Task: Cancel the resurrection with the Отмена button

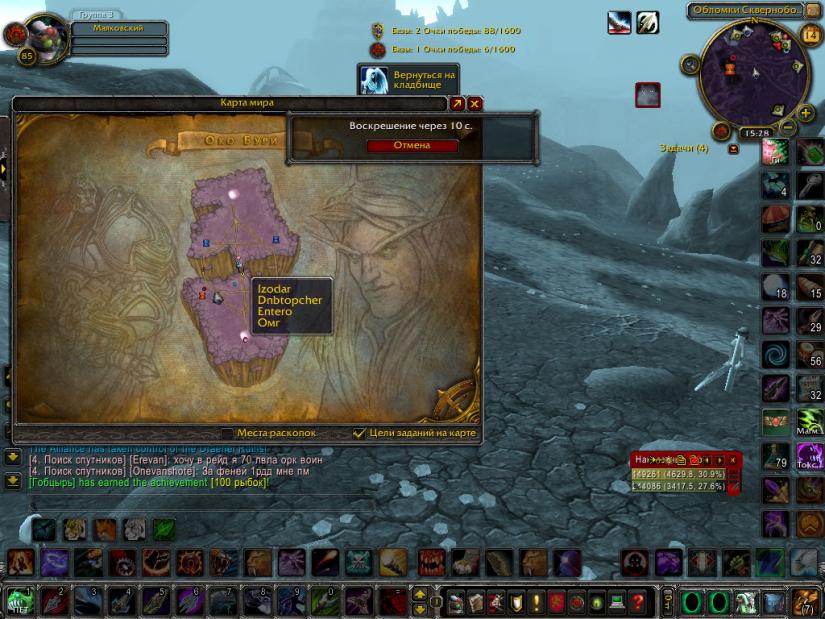Action: pos(412,145)
